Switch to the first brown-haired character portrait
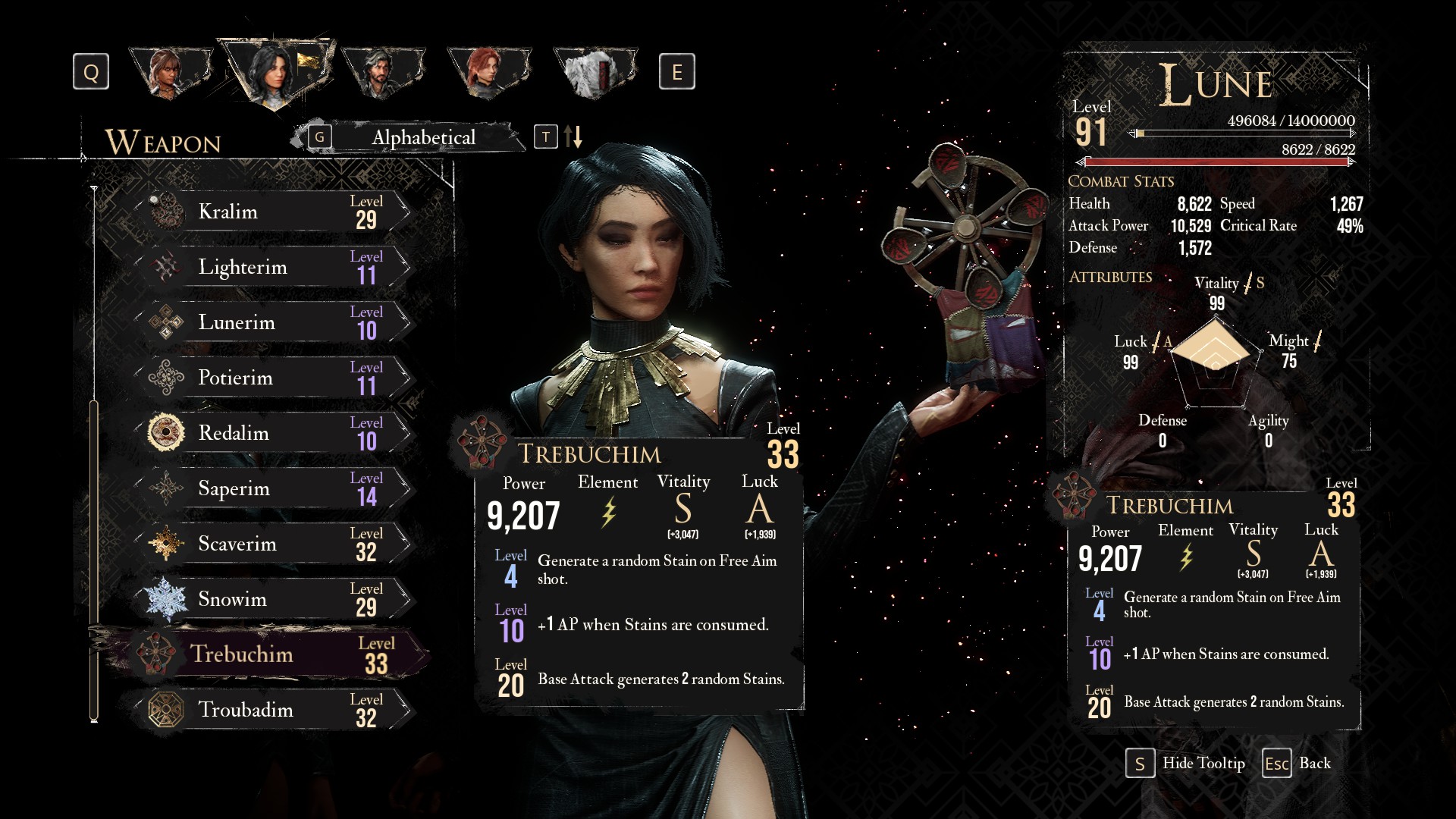The image size is (1456, 819). click(168, 73)
